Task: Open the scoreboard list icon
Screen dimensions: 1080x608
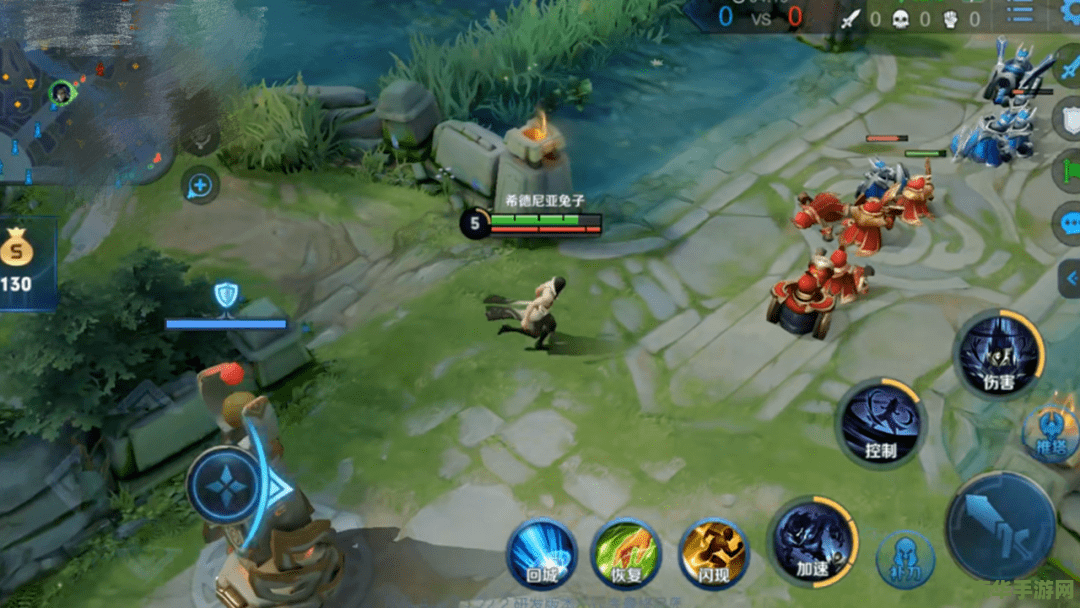Action: [1020, 12]
